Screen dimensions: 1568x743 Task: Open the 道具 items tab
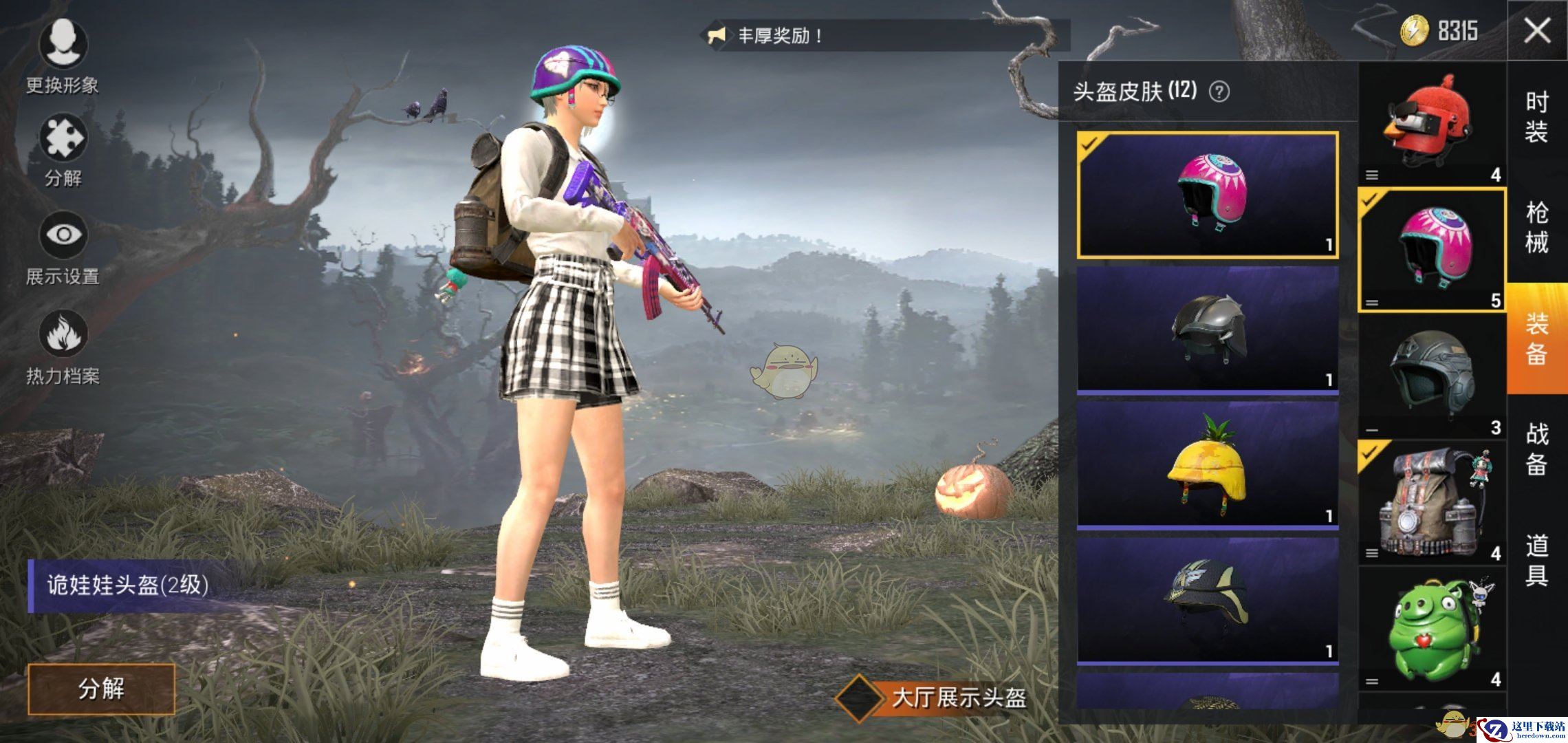(x=1536, y=560)
